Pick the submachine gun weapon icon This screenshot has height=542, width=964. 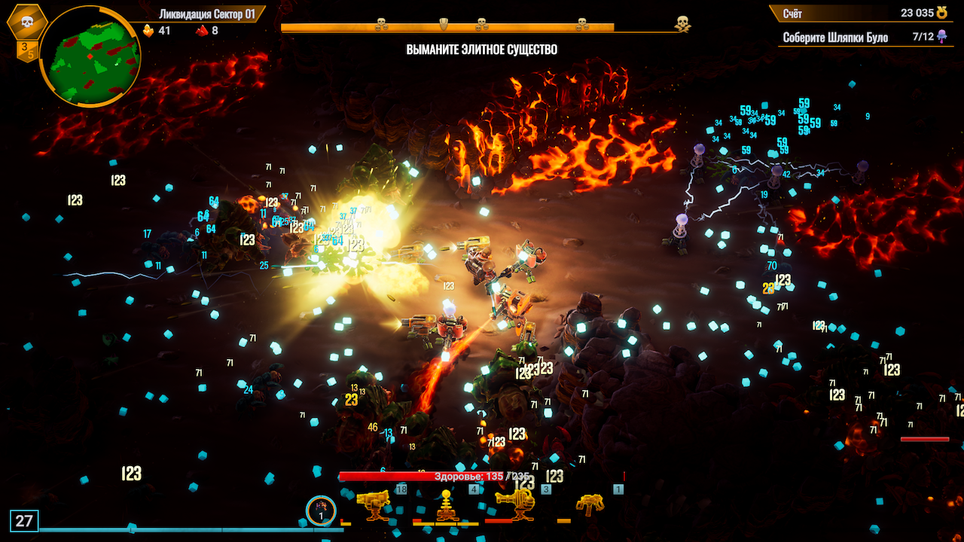pyautogui.click(x=590, y=505)
